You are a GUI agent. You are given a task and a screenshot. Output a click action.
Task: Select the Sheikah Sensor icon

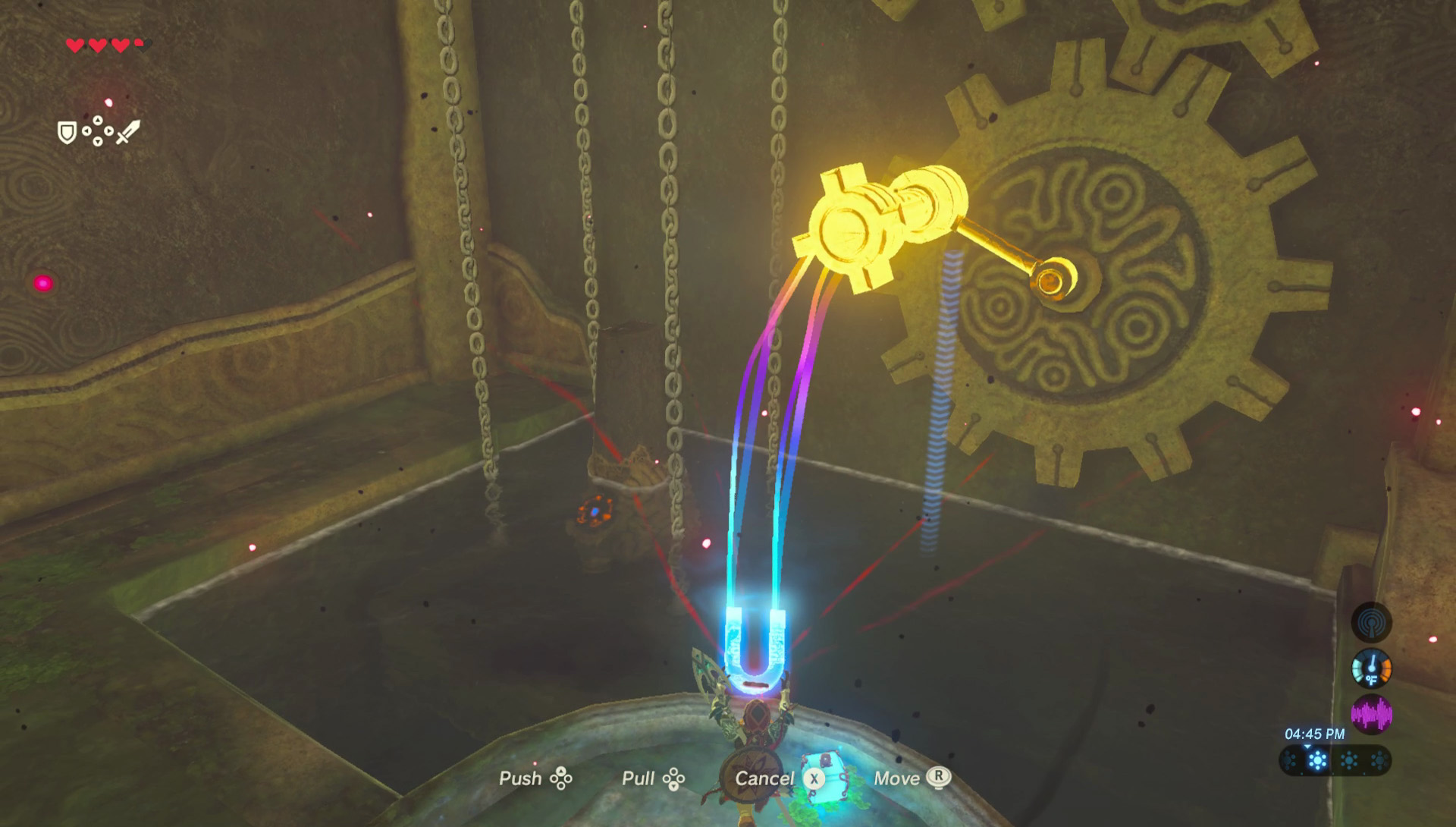coord(1370,623)
